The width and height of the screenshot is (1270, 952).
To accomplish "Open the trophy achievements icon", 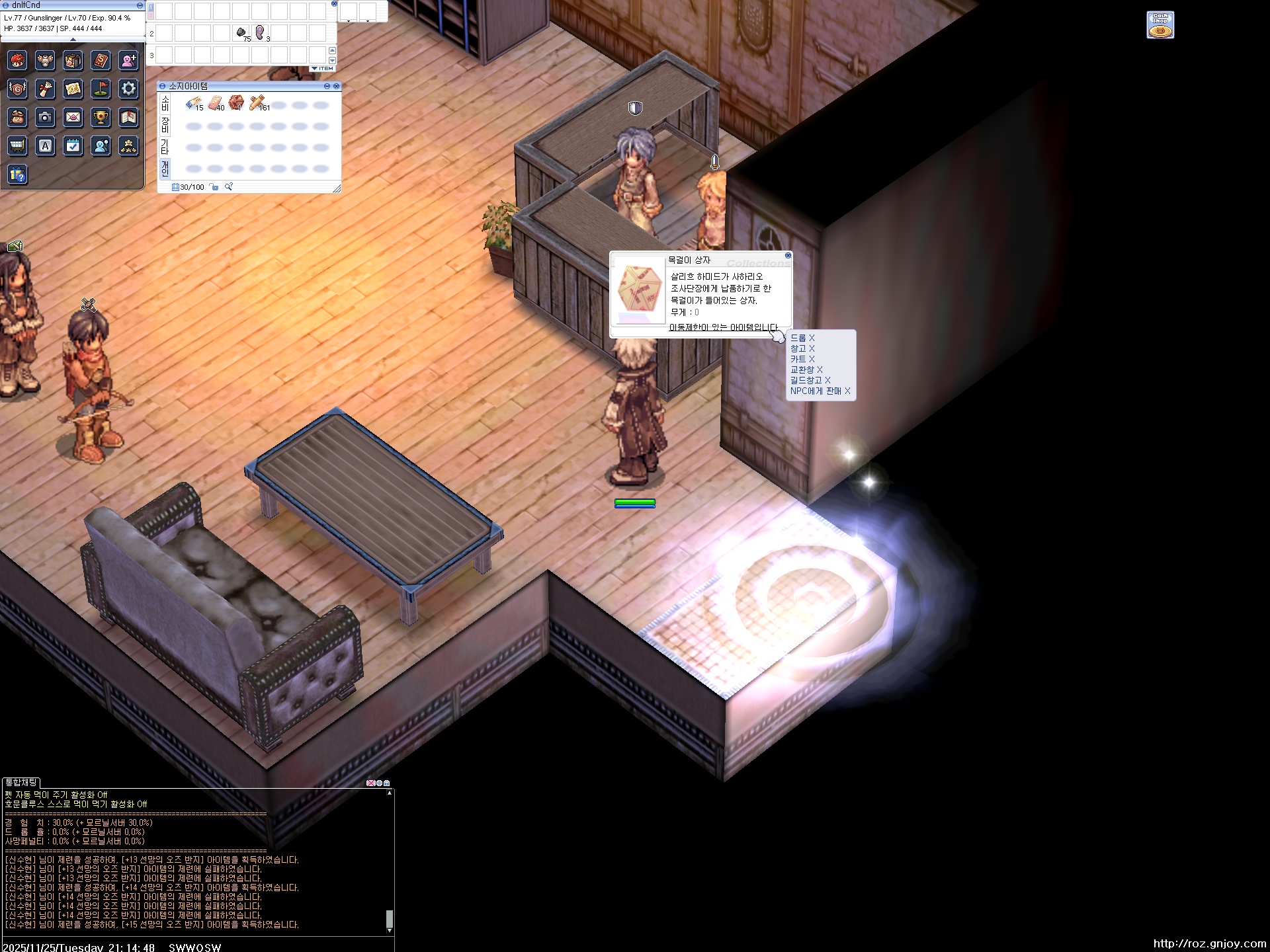I will 101,118.
